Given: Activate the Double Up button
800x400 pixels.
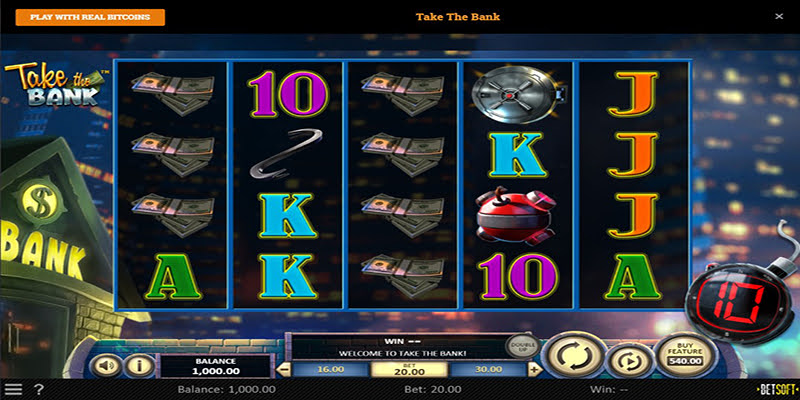Looking at the screenshot, I should click(x=517, y=345).
